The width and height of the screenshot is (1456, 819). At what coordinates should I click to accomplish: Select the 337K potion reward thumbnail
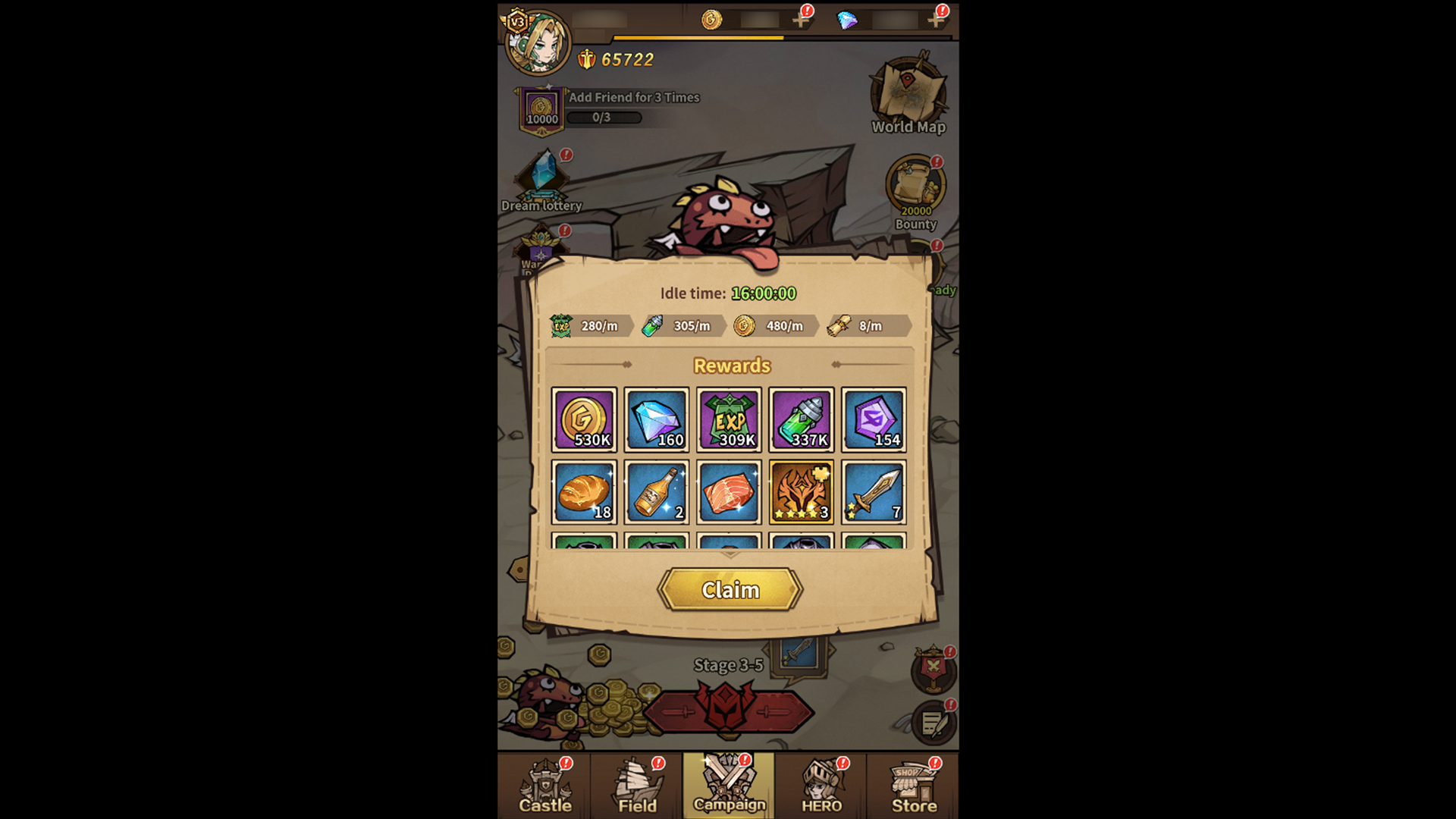tap(802, 419)
